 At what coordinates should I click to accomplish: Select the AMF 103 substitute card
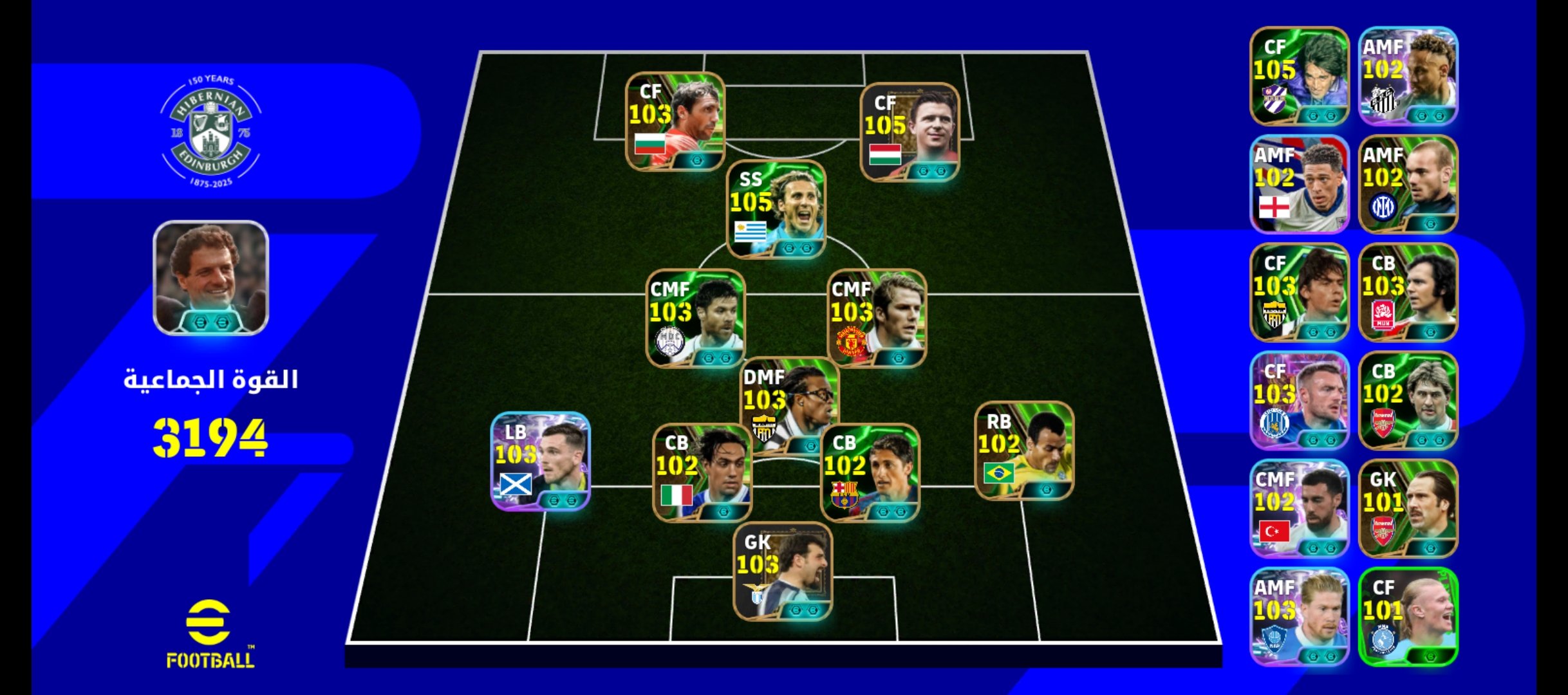(x=1299, y=616)
